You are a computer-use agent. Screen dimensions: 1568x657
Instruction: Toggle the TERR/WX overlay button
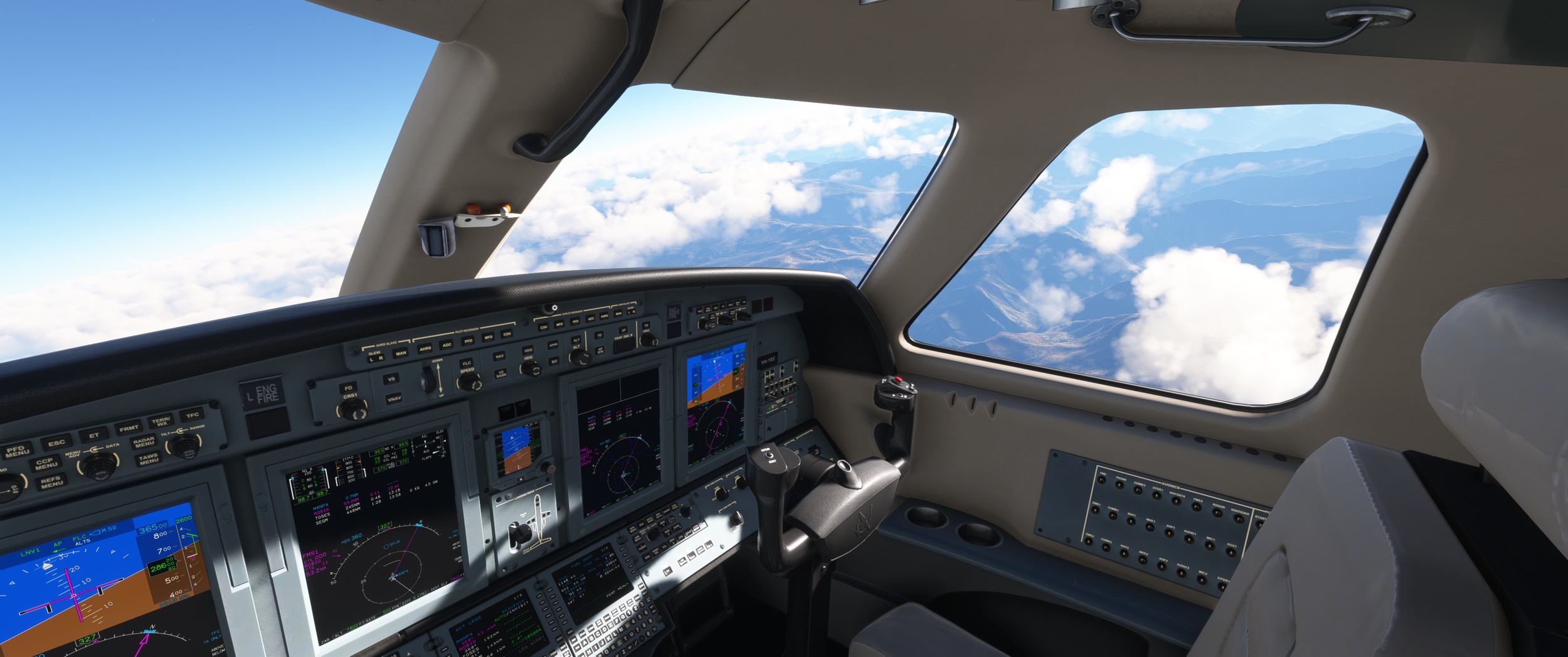coord(161,422)
